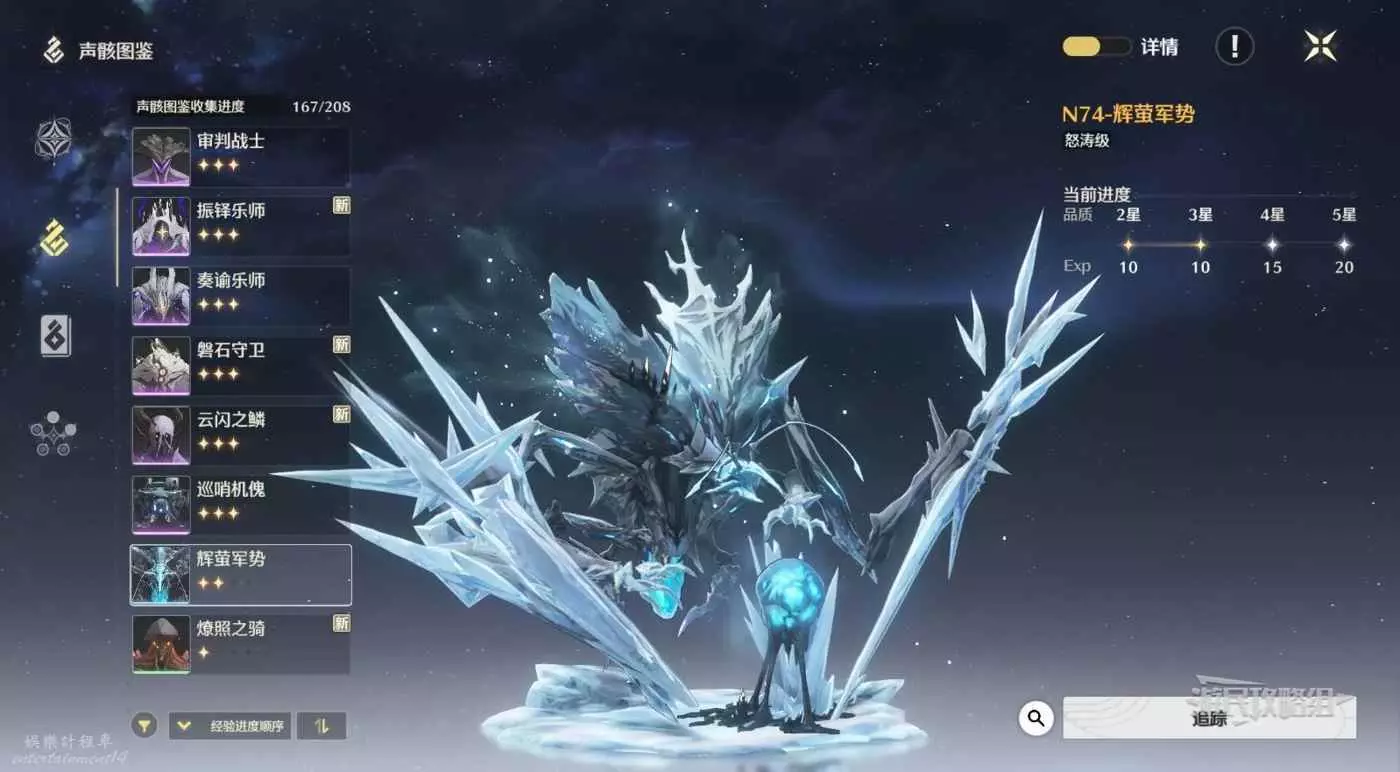Switch to the top diamond-star category tab

coord(53,140)
